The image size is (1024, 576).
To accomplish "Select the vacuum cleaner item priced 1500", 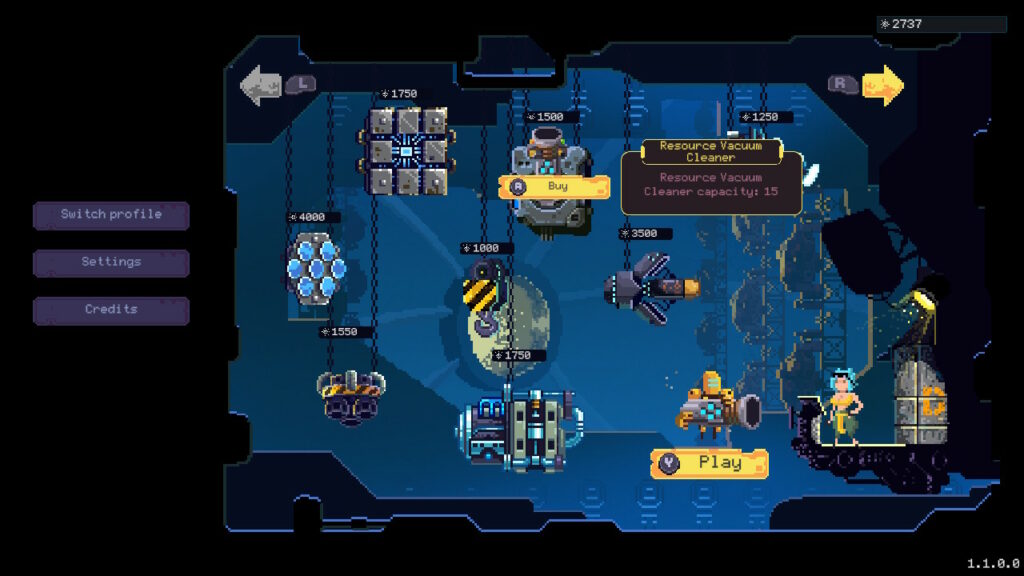I will click(546, 160).
